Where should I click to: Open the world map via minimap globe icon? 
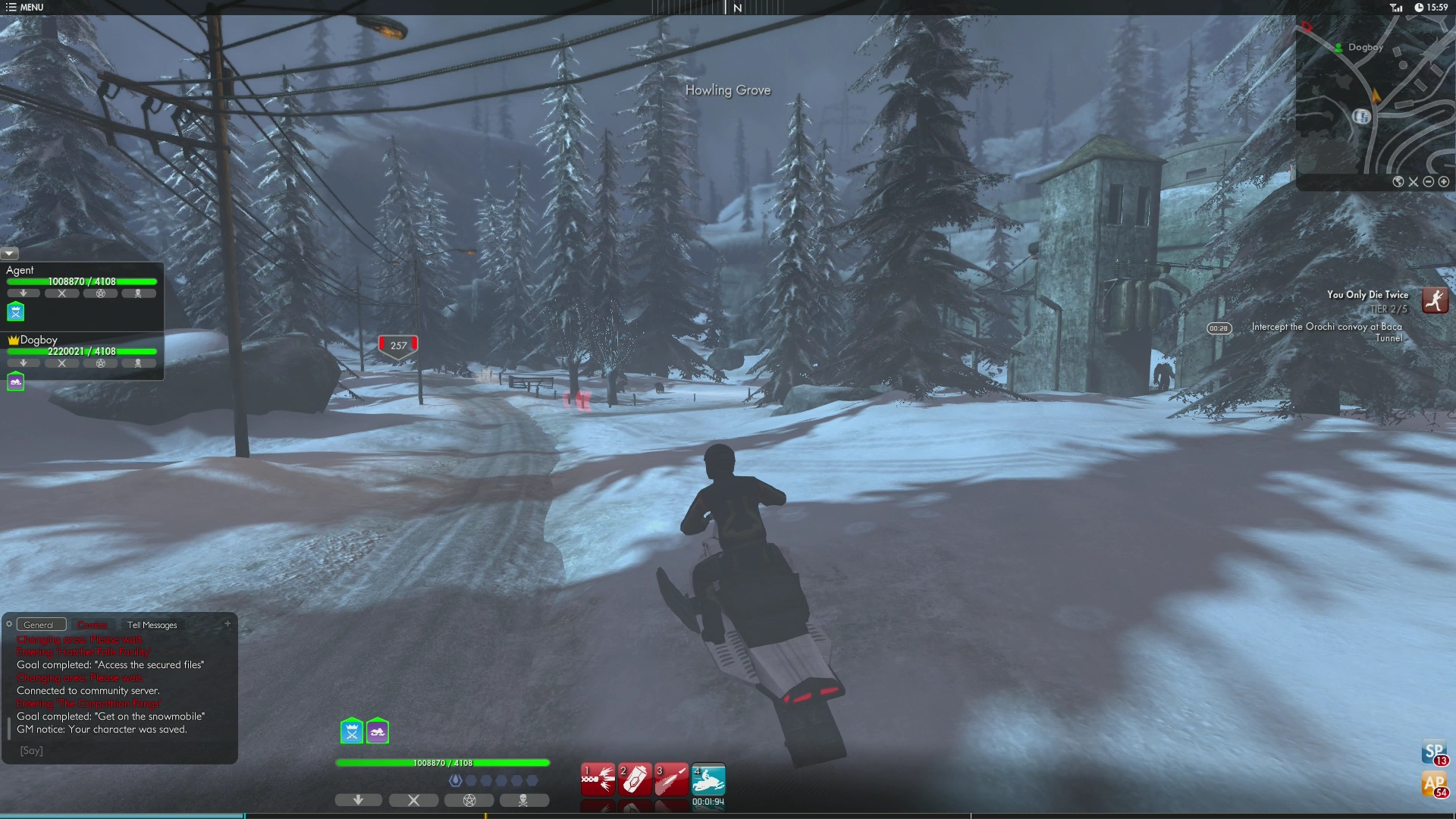tap(1398, 182)
